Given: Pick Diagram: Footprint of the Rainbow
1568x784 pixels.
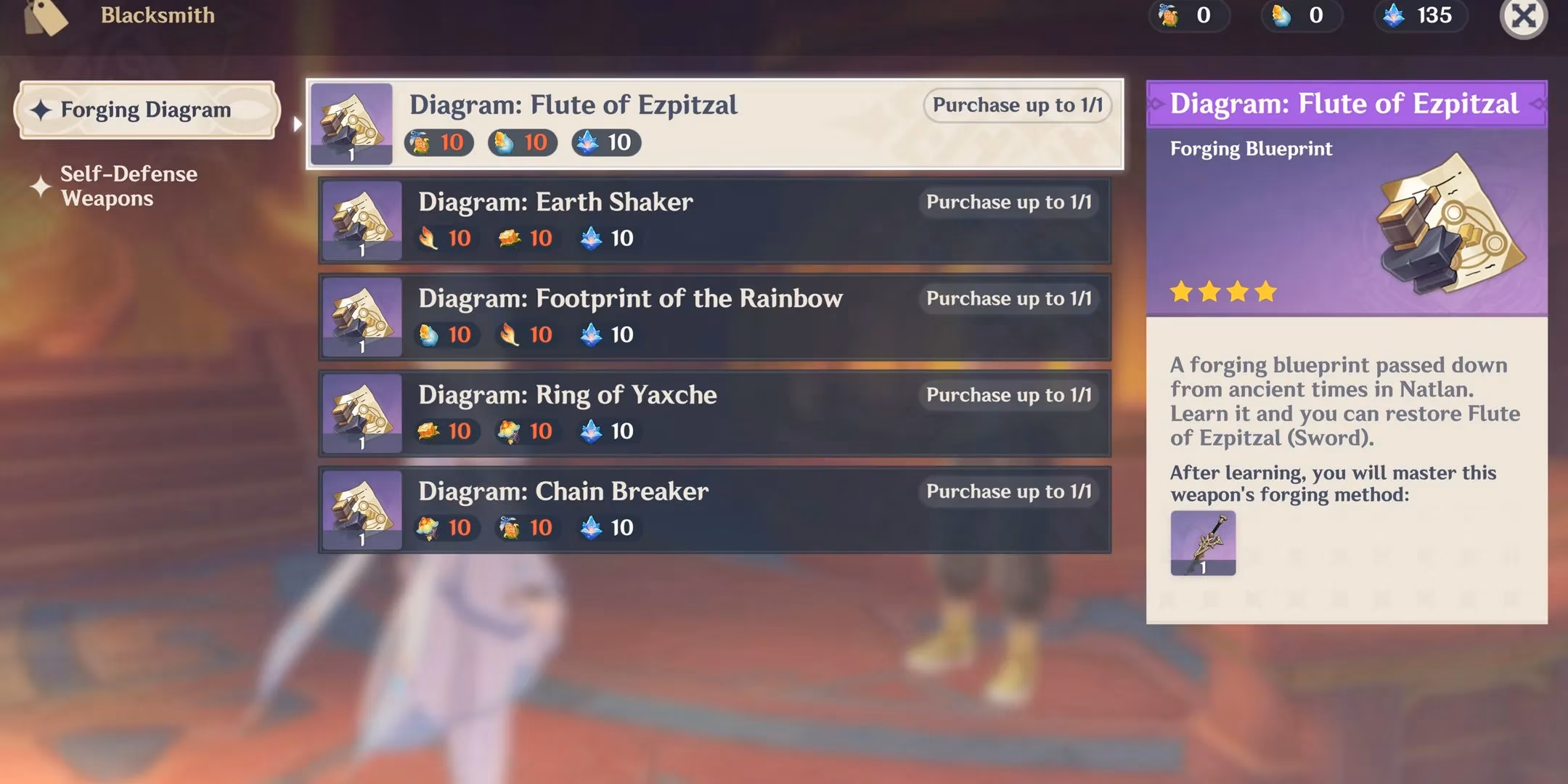Looking at the screenshot, I should [x=715, y=317].
